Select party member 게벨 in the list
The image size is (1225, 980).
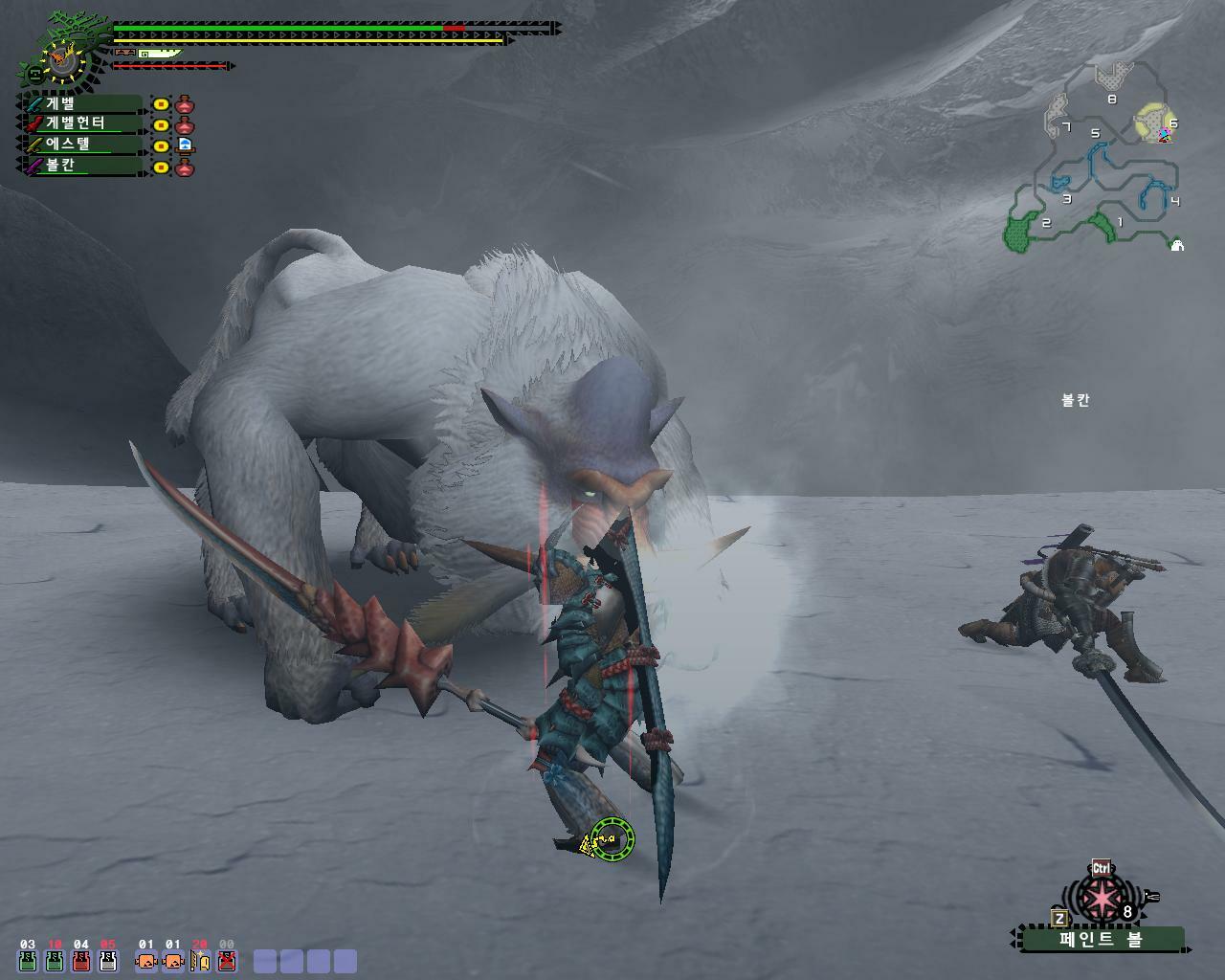(x=81, y=103)
